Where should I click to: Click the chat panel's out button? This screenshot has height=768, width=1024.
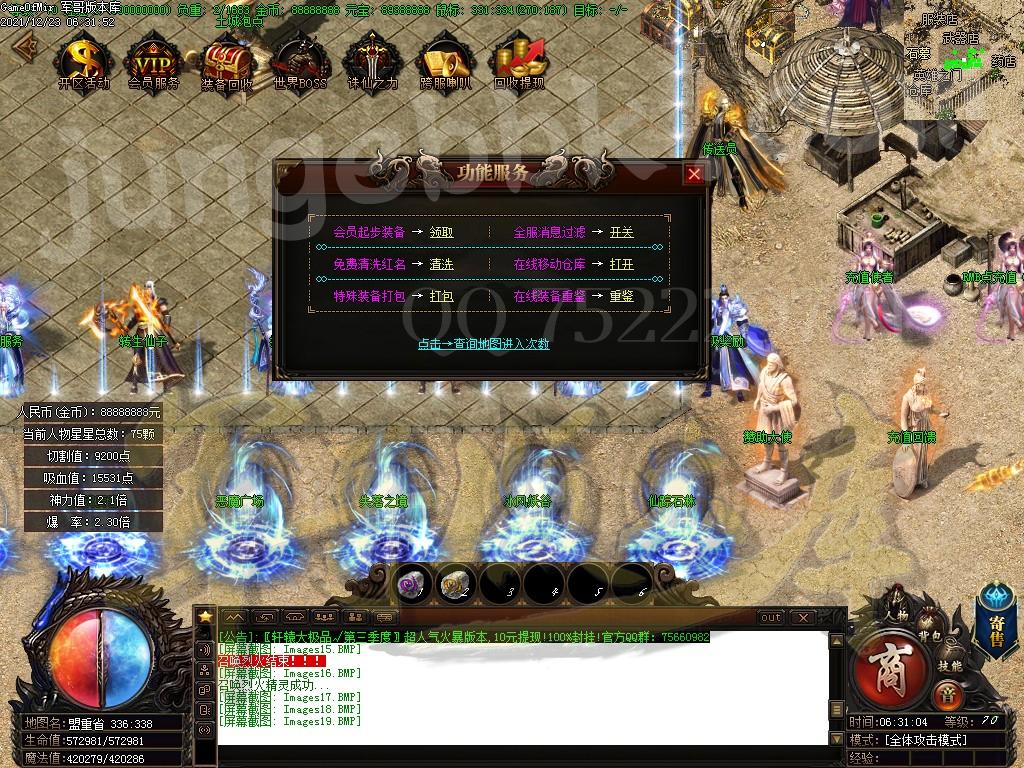tap(770, 618)
